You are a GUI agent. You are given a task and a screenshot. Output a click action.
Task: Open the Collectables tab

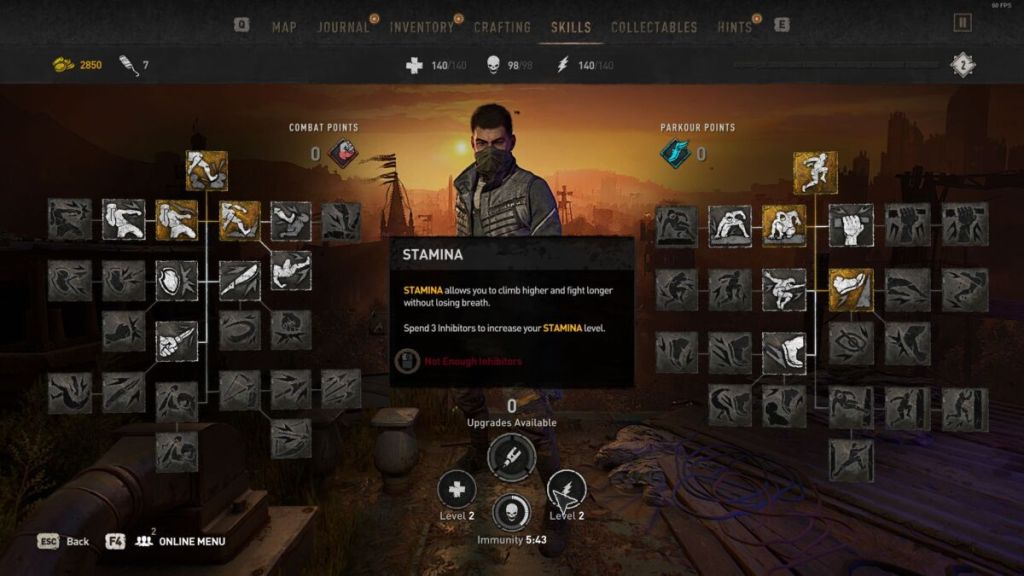tap(652, 27)
